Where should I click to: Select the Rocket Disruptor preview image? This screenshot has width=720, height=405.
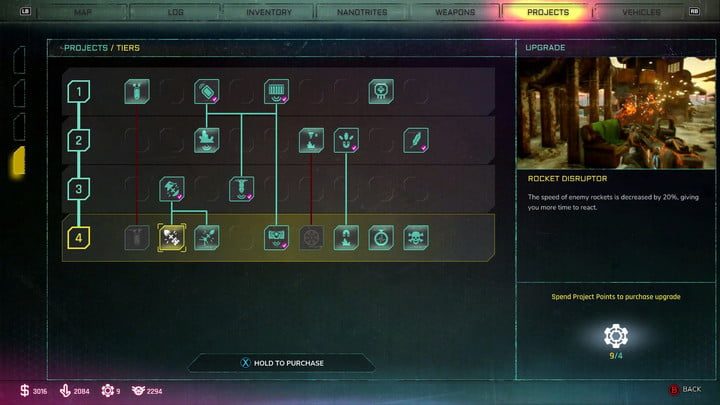tap(616, 112)
